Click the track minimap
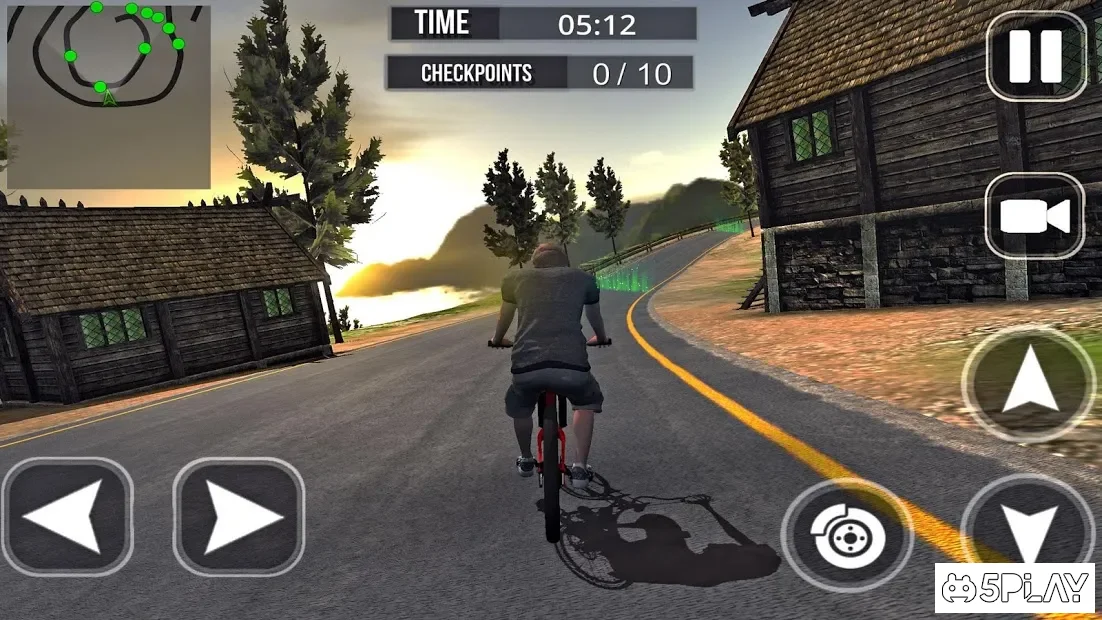This screenshot has height=620, width=1102. tap(108, 96)
